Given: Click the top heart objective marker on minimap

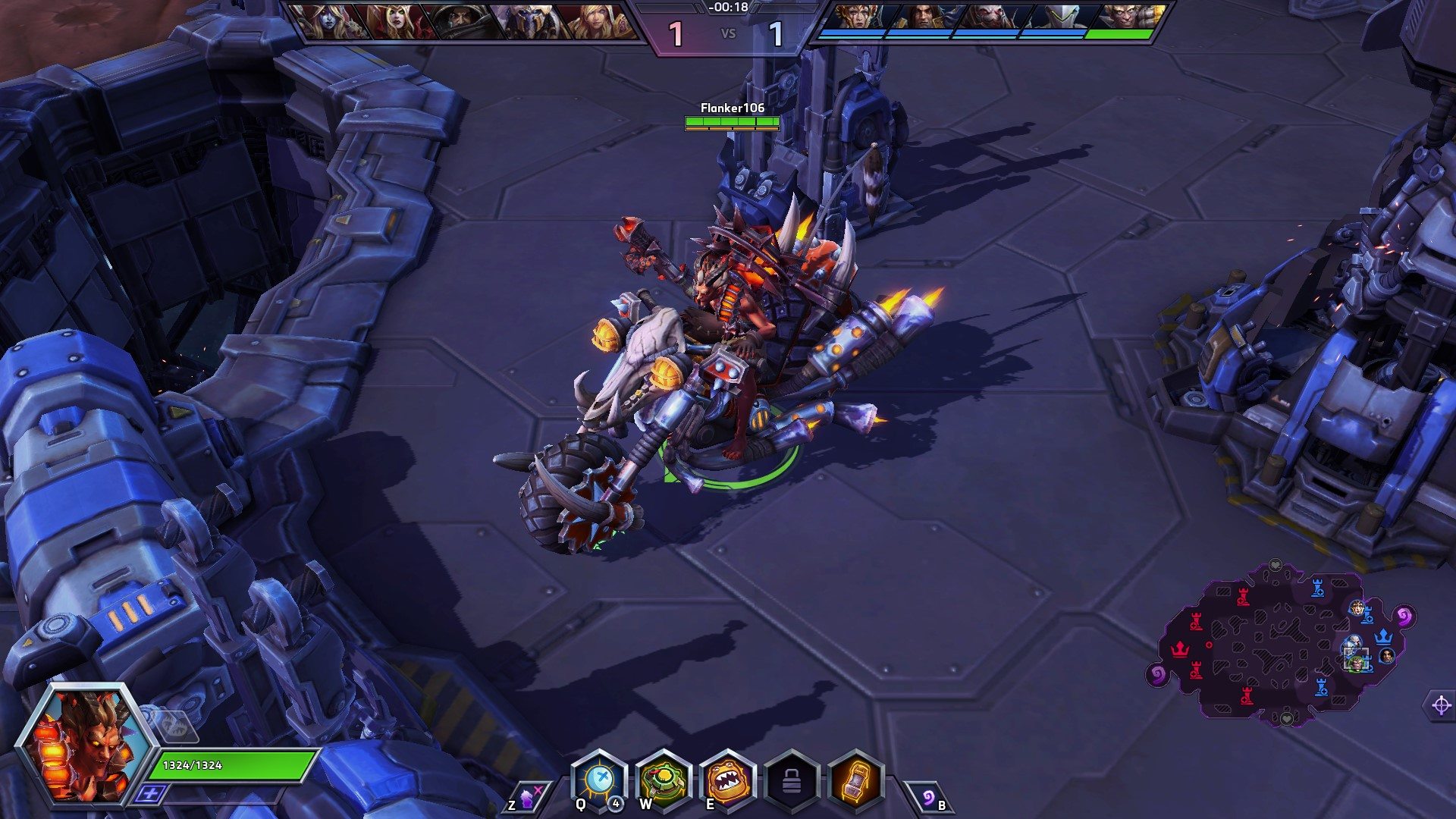Looking at the screenshot, I should pos(1276,566).
